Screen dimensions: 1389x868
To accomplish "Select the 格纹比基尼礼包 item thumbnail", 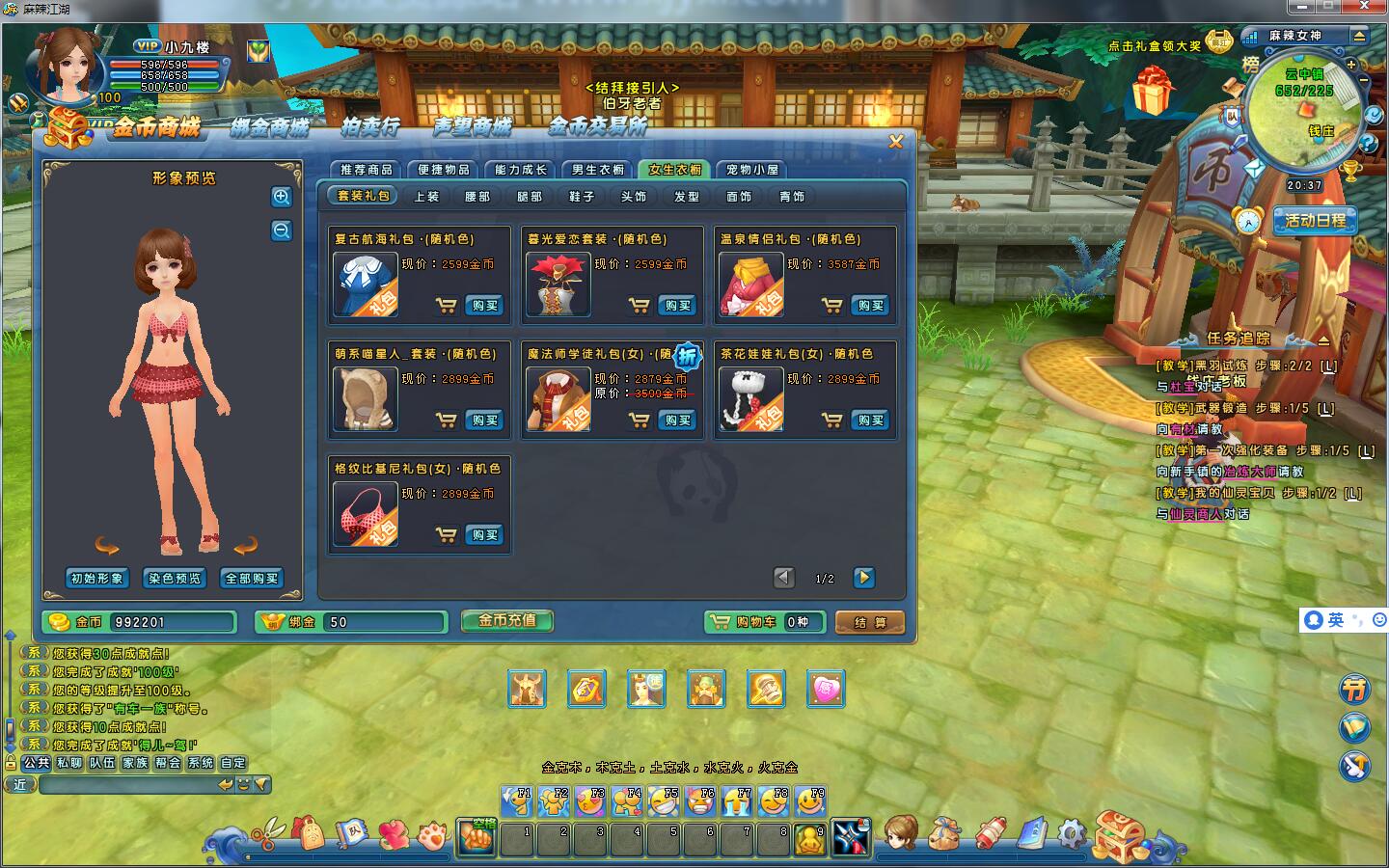I will pos(365,513).
